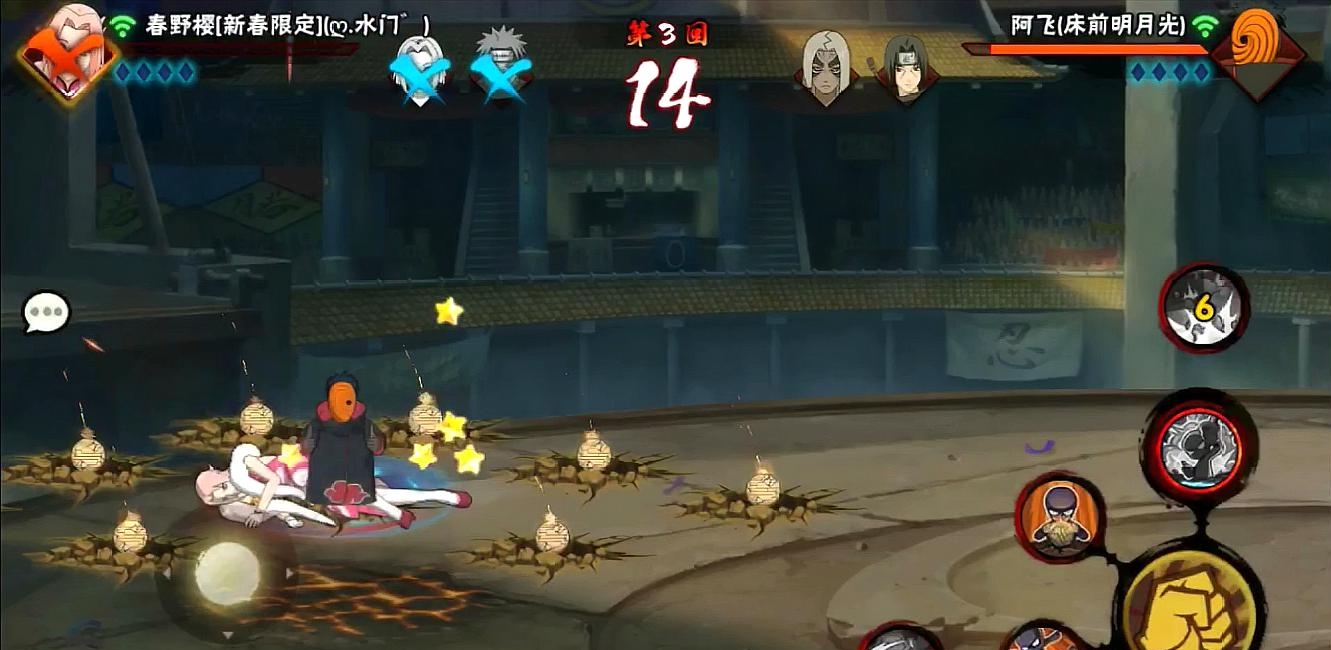Push the virtual movement joystick knob
This screenshot has width=1331, height=650.
click(227, 573)
